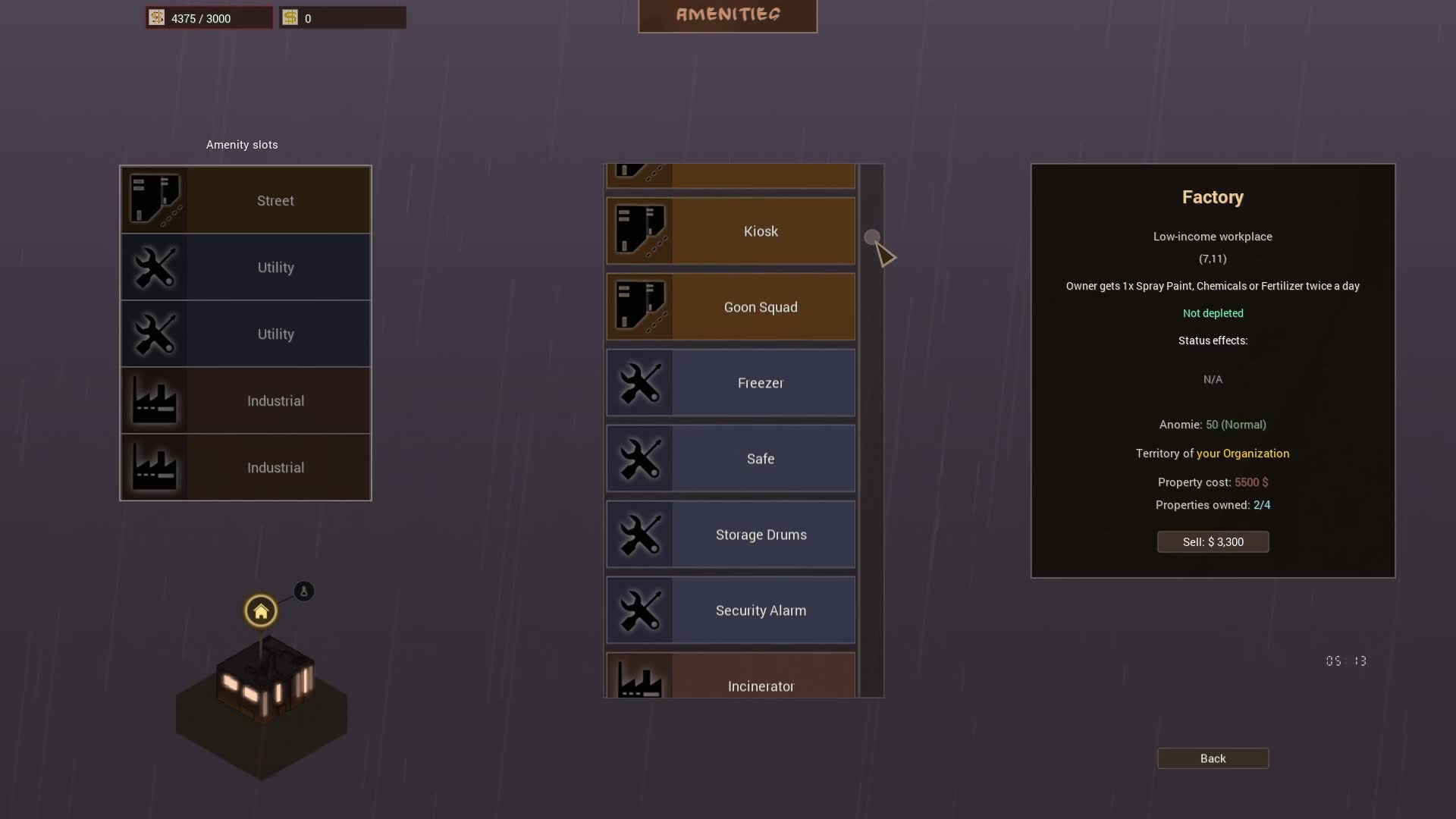The width and height of the screenshot is (1456, 819).
Task: Click the storefront icon next to Kiosk
Action: click(641, 231)
